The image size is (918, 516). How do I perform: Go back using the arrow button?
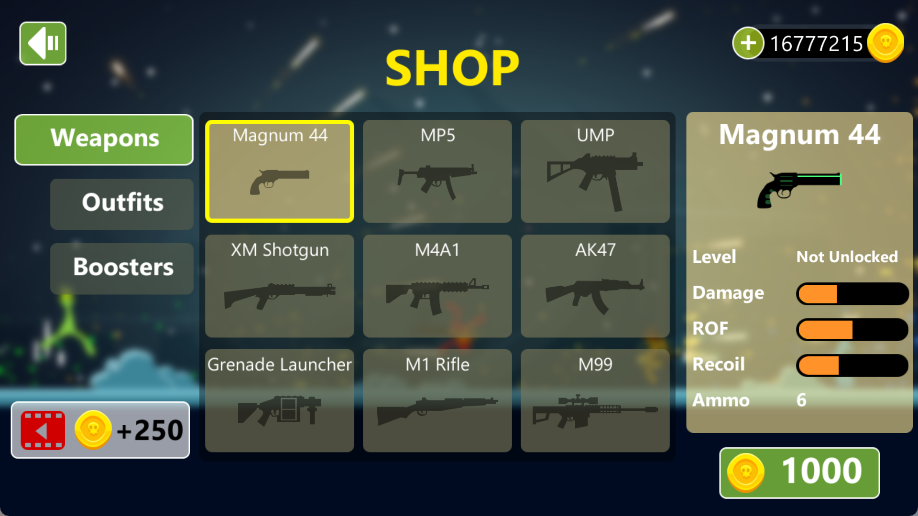43,44
